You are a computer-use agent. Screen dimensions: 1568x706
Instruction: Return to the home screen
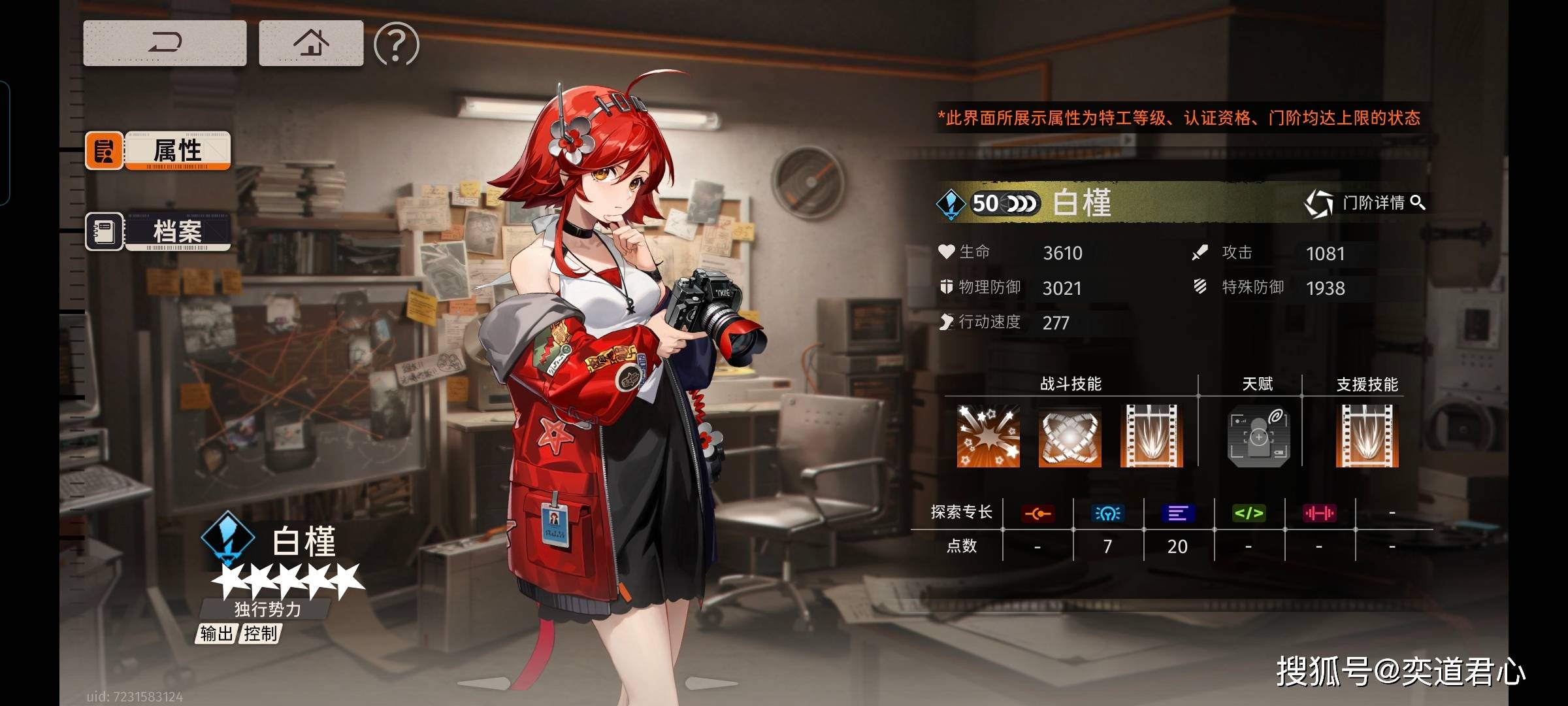point(311,43)
